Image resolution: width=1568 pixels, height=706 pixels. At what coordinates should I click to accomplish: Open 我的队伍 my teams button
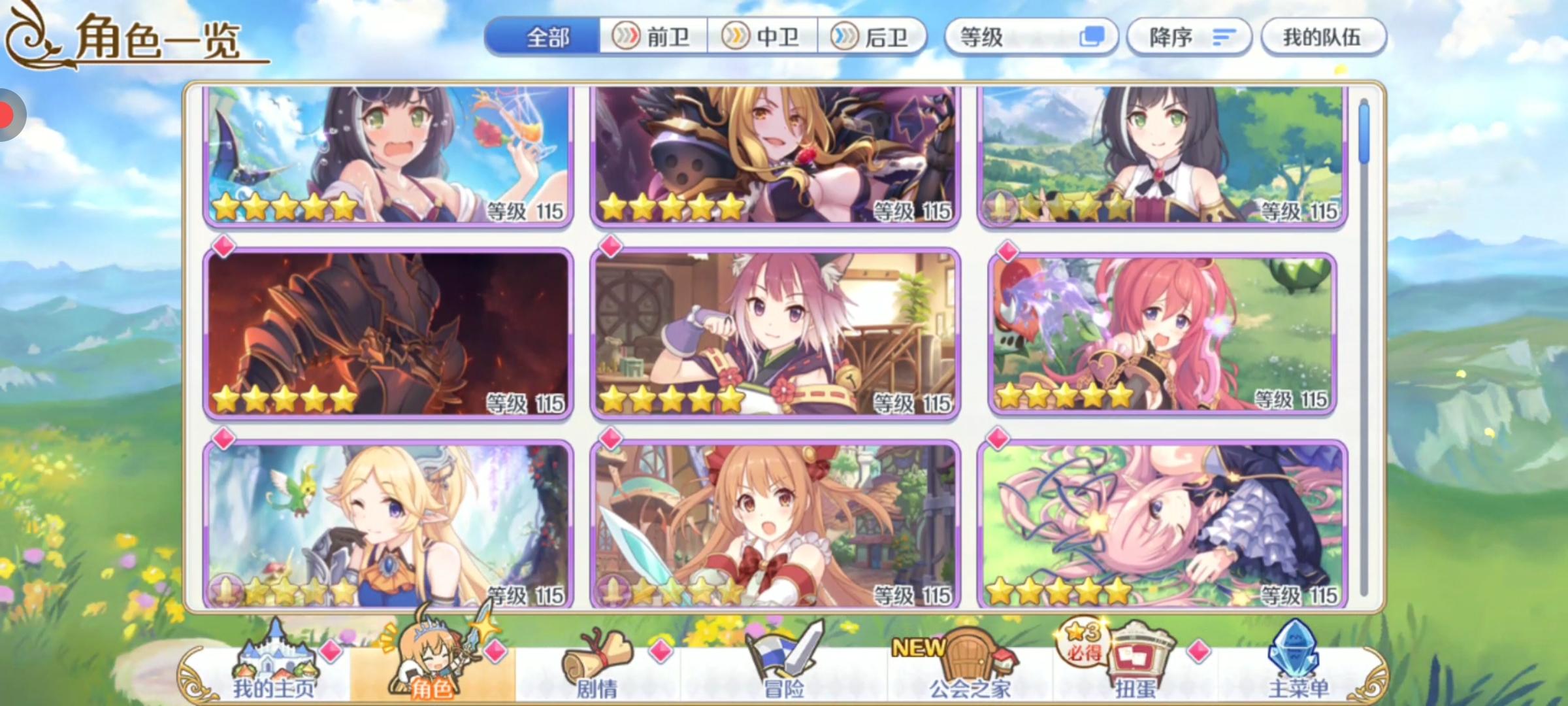point(1323,37)
